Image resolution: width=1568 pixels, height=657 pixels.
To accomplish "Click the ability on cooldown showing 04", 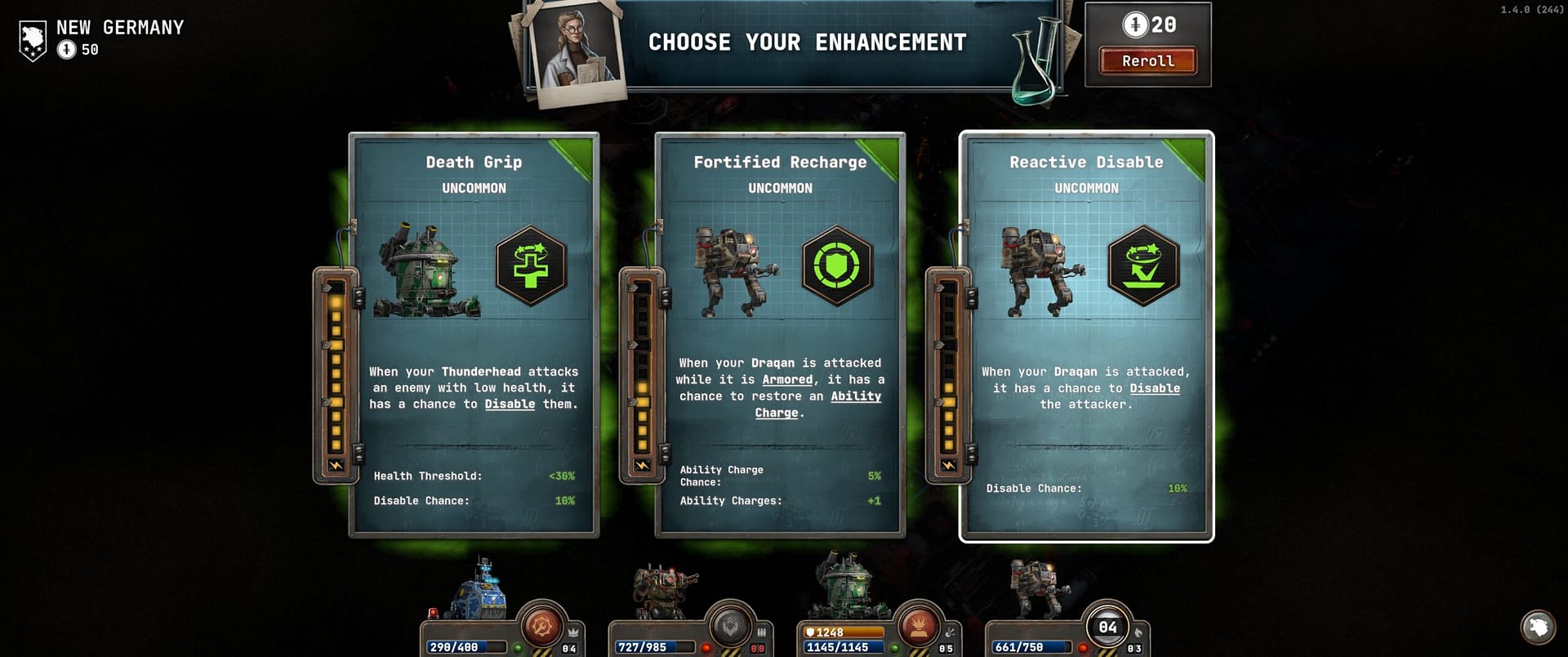I will (1107, 628).
